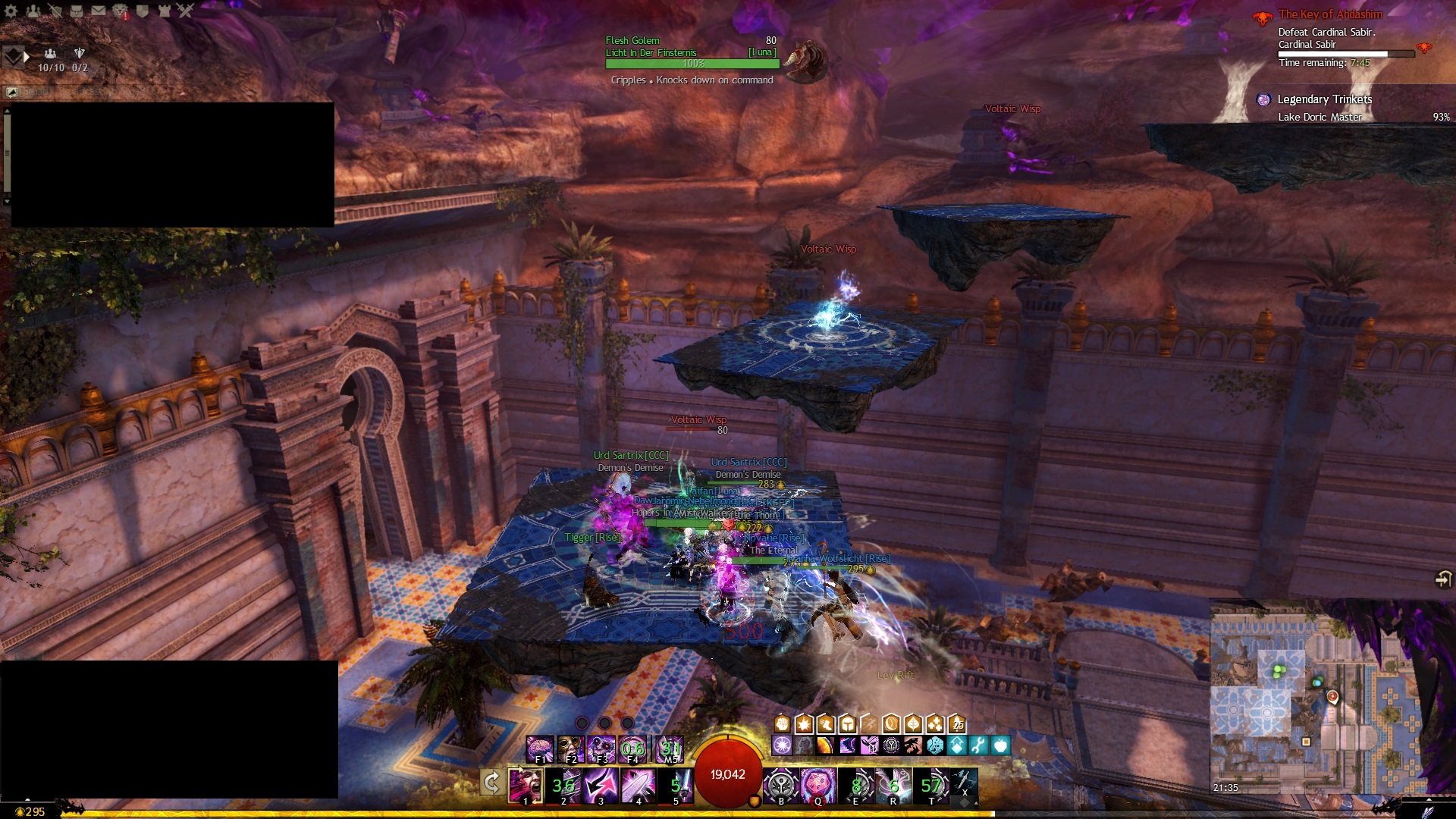Expand the squad panel arrow
This screenshot has height=819, width=1456.
coord(27,56)
